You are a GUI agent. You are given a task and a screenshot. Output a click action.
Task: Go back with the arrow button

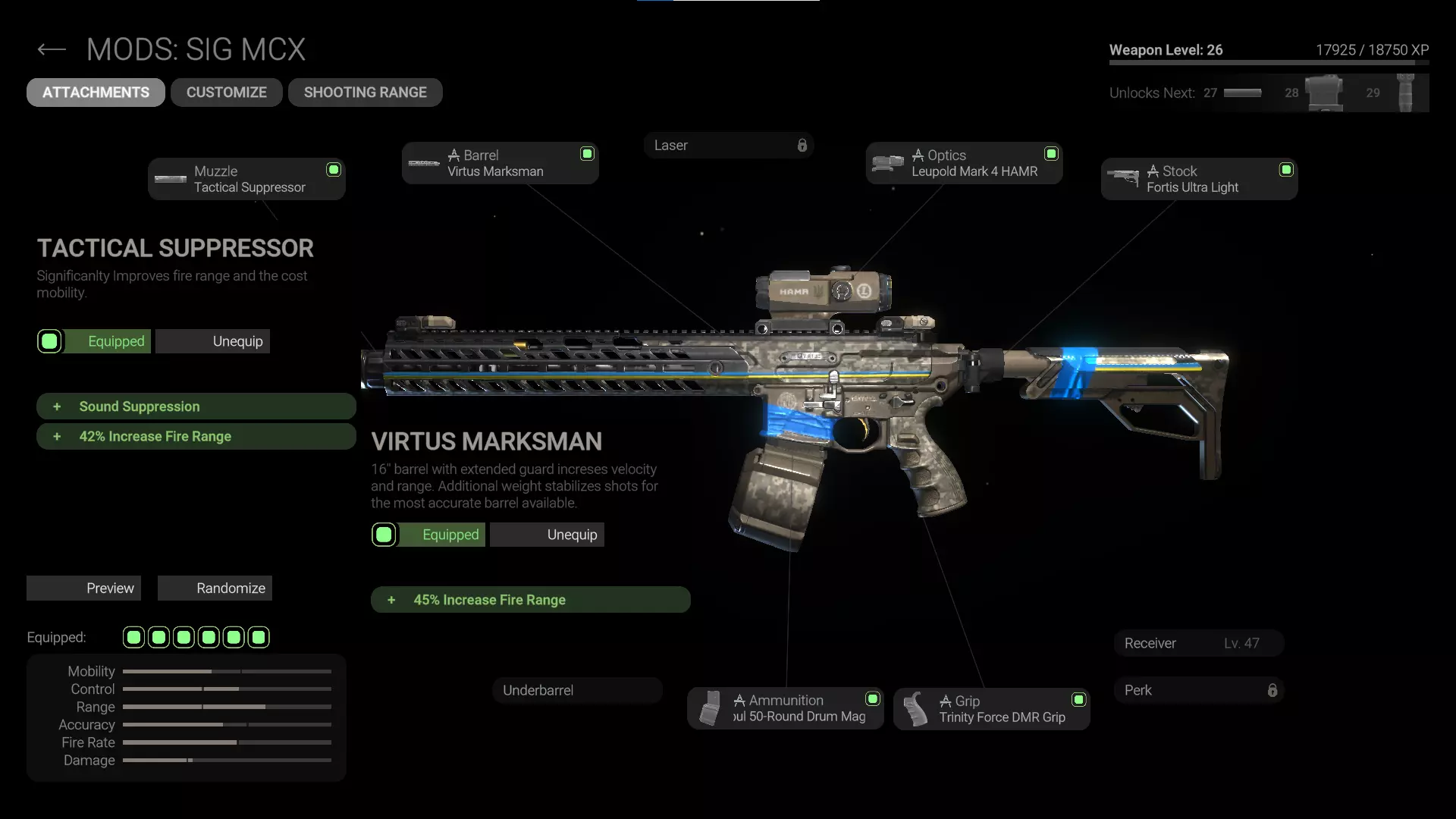[x=52, y=50]
